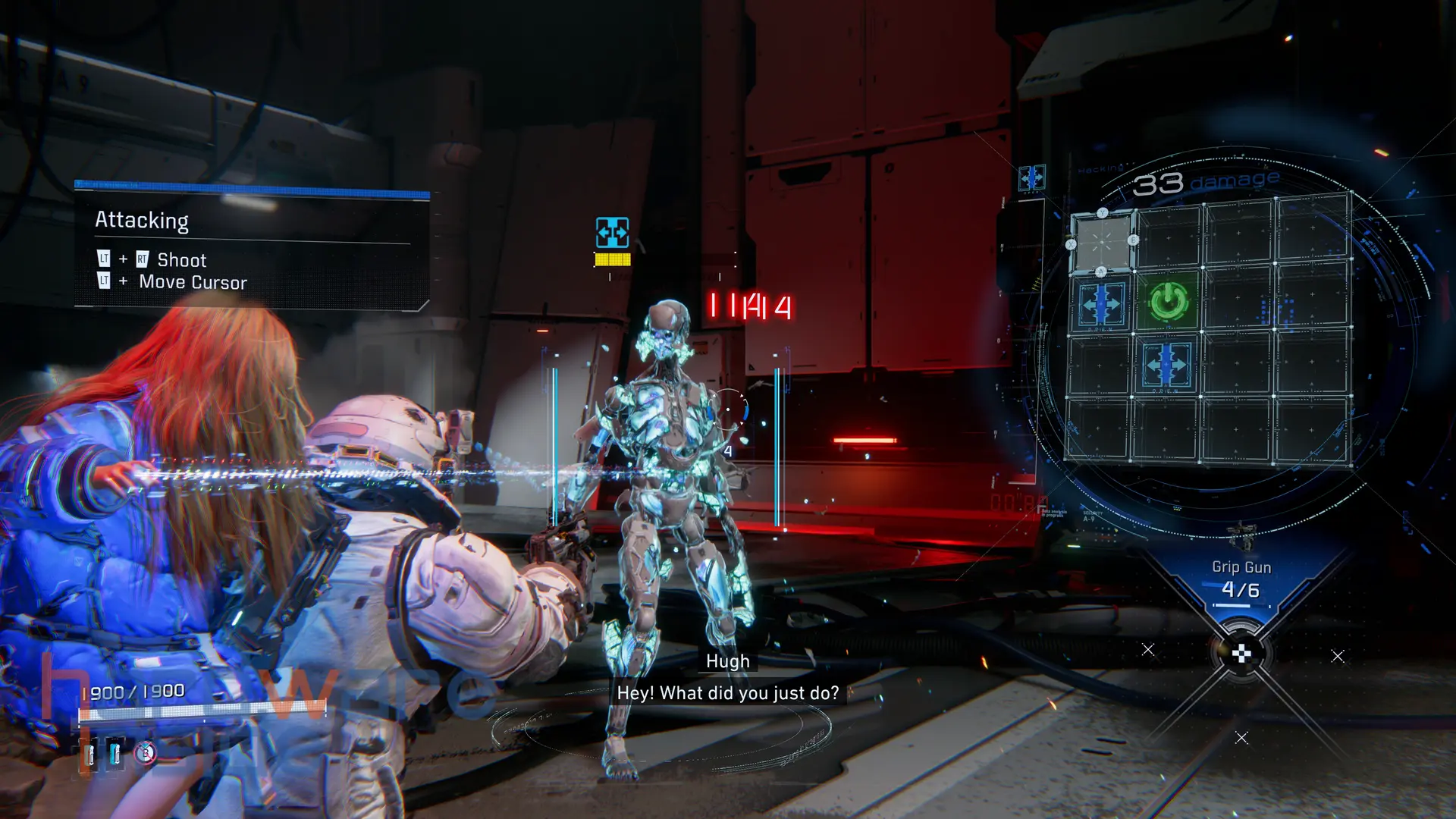Pick the blue arrow node left of power node

[x=1101, y=304]
